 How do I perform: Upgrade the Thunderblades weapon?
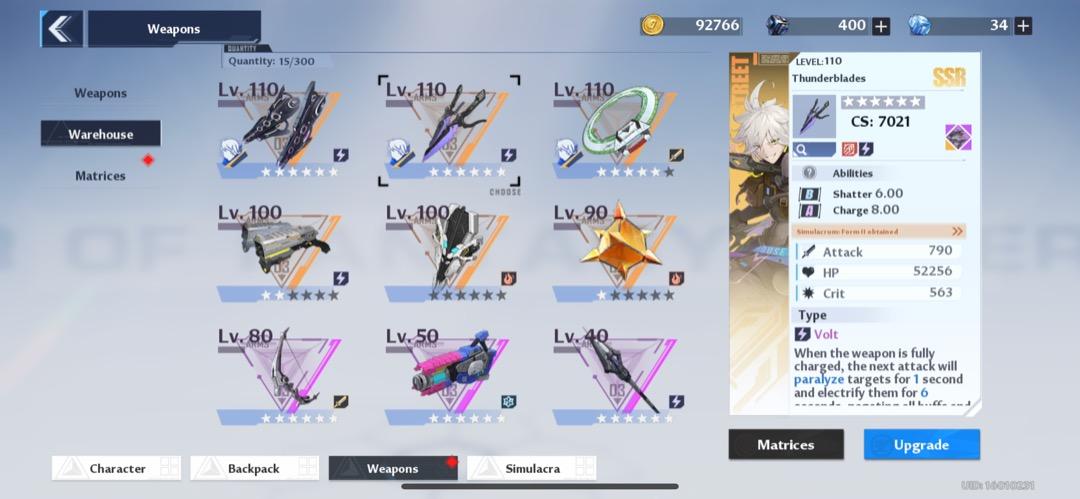tap(921, 445)
